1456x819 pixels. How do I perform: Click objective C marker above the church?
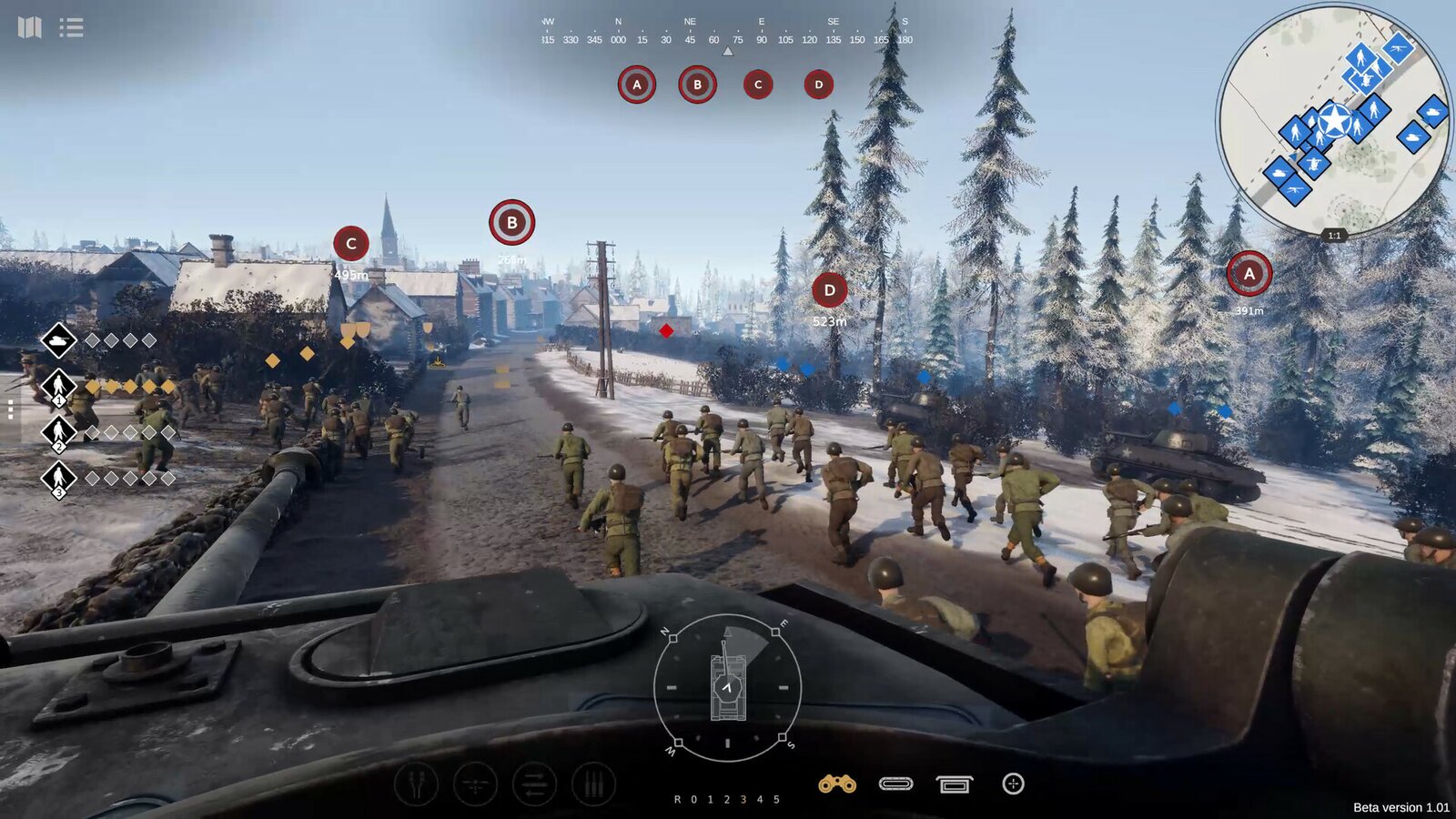349,243
